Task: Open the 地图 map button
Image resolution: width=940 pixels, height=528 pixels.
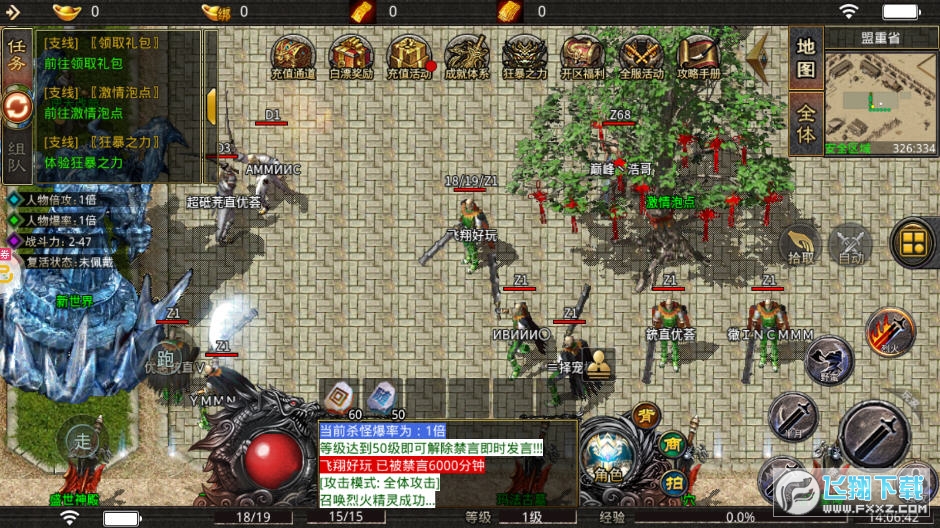Action: 806,58
